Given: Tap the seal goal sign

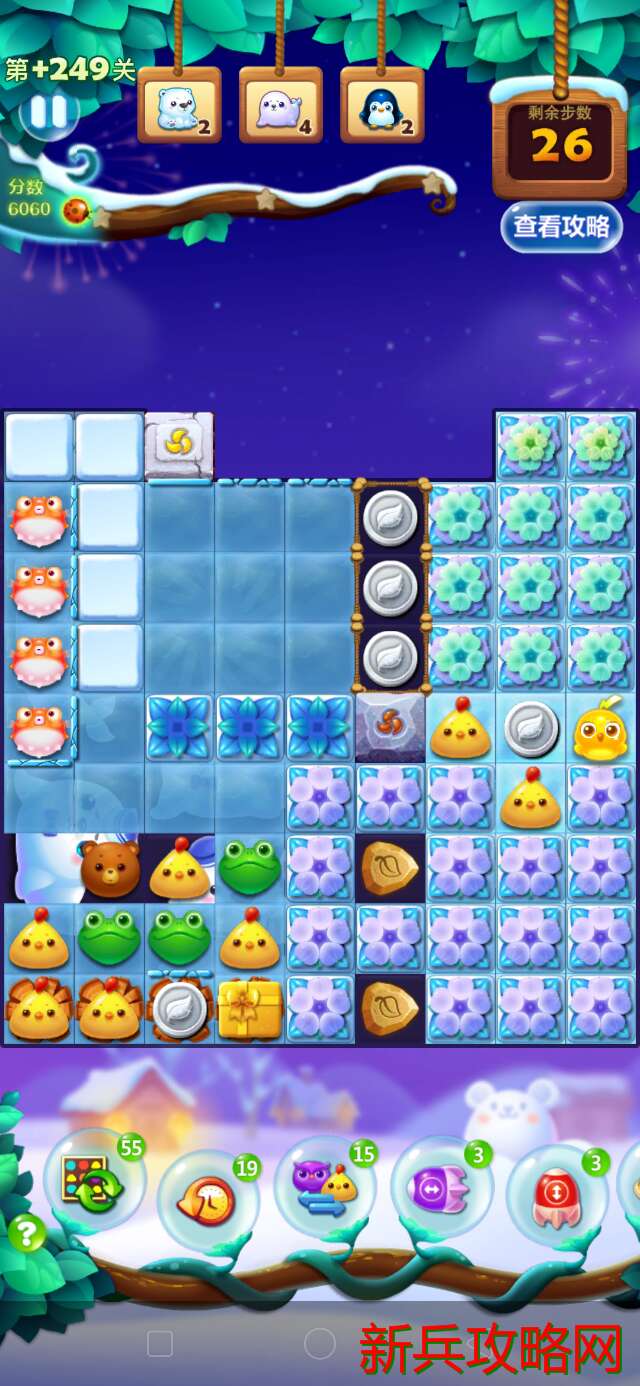Looking at the screenshot, I should [281, 106].
